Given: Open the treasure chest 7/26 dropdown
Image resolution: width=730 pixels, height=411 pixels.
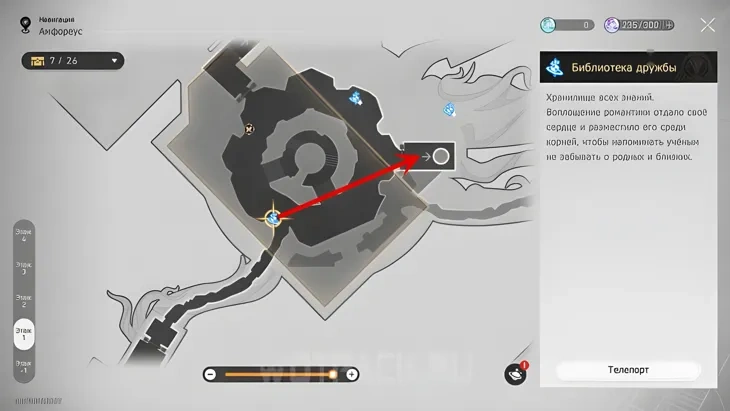Looking at the screenshot, I should (x=72, y=61).
